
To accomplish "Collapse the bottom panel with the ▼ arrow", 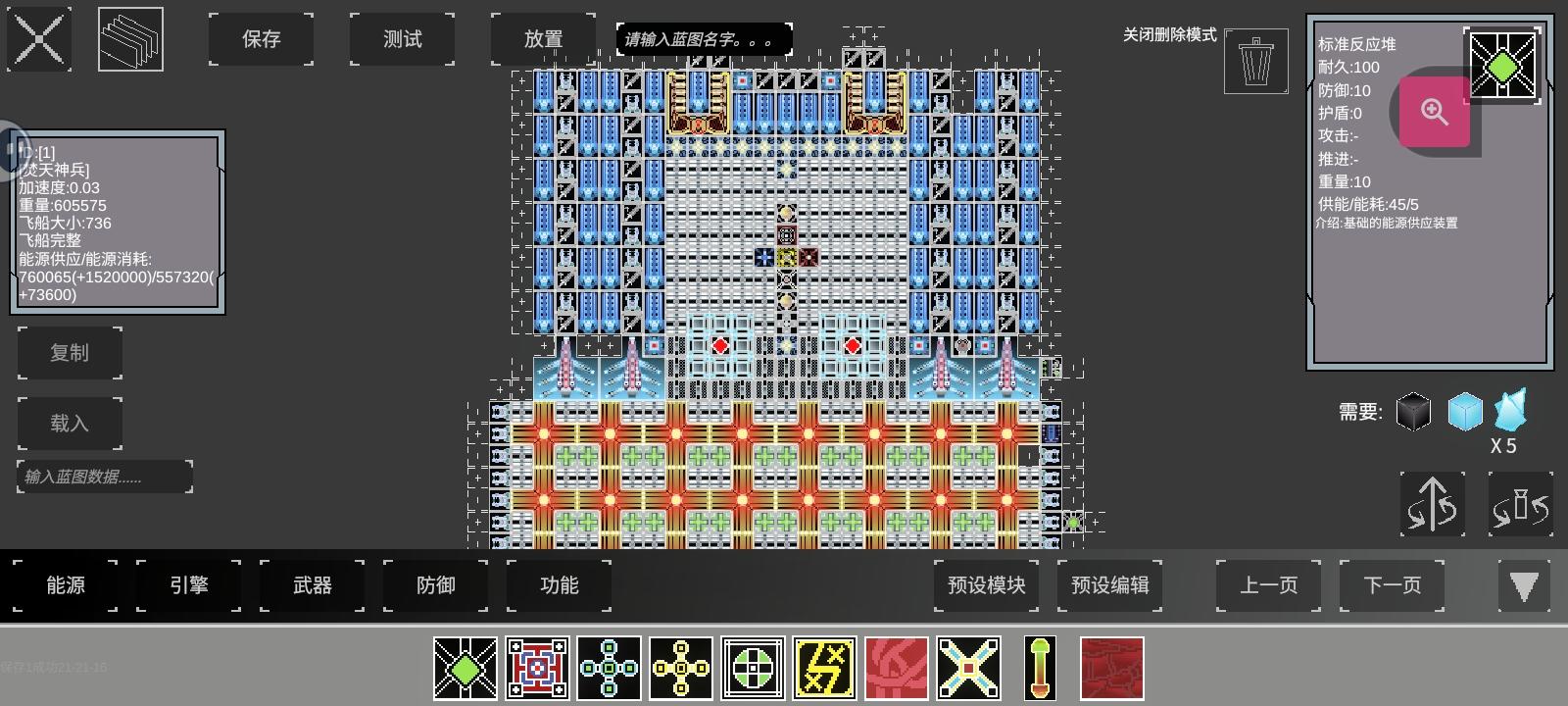I will pyautogui.click(x=1524, y=586).
